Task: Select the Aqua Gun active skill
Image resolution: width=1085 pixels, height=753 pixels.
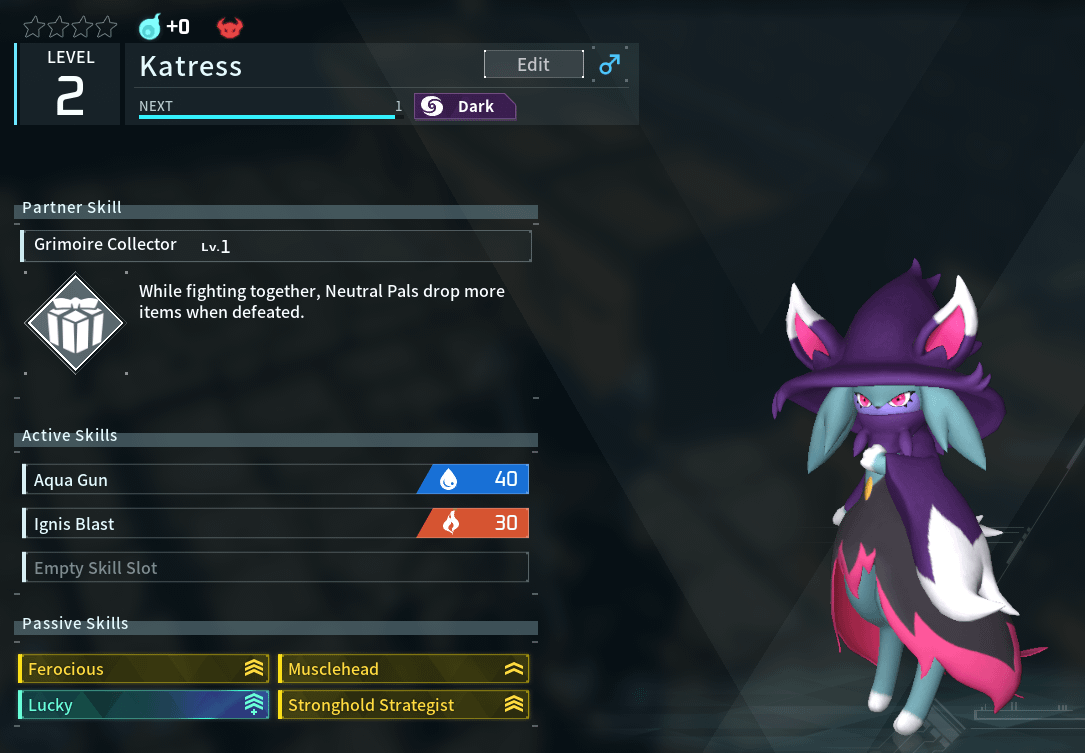Action: 275,480
